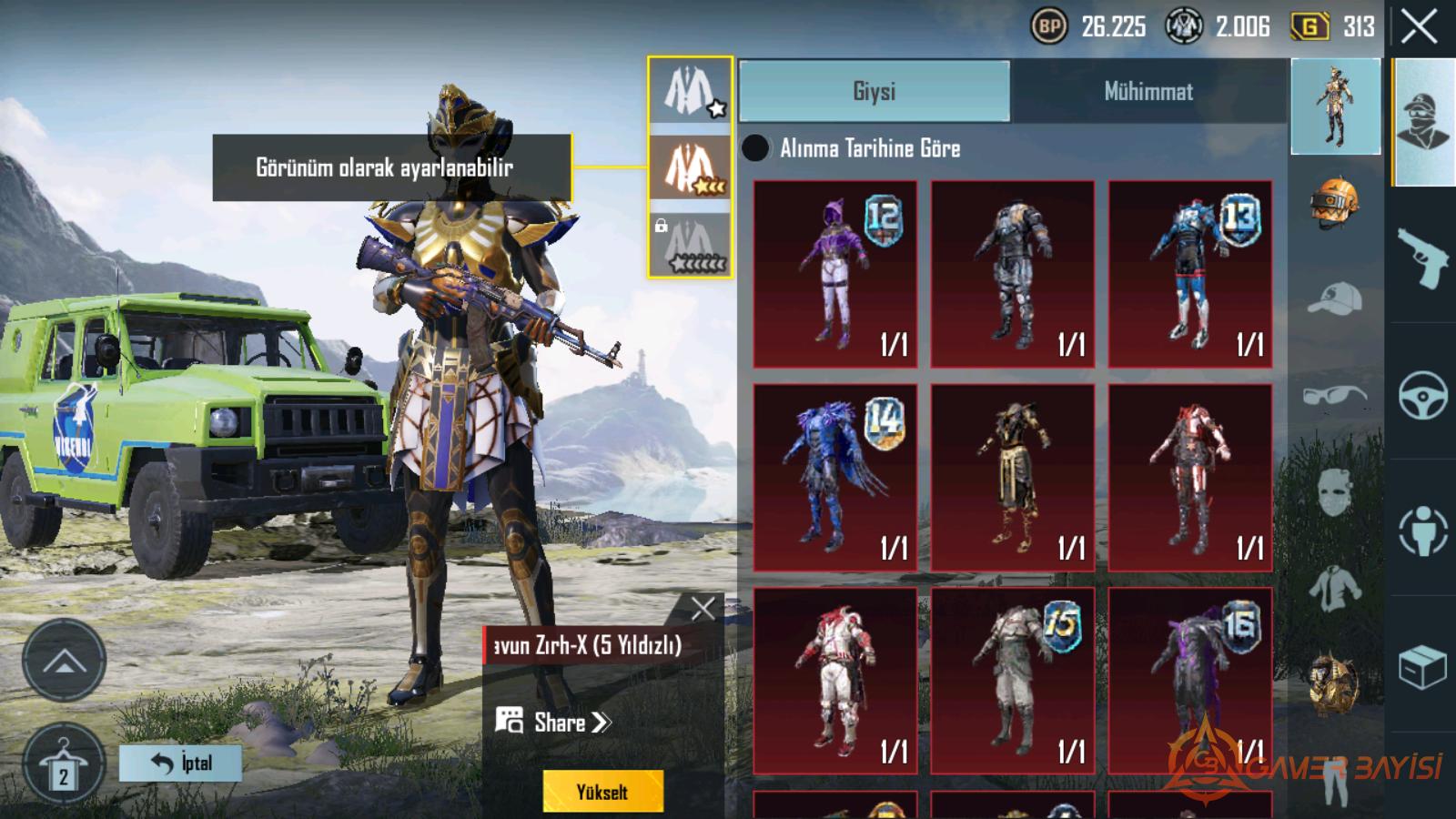Screen dimensions: 1456x819
Task: Switch to the Giysi tab
Action: 875,91
